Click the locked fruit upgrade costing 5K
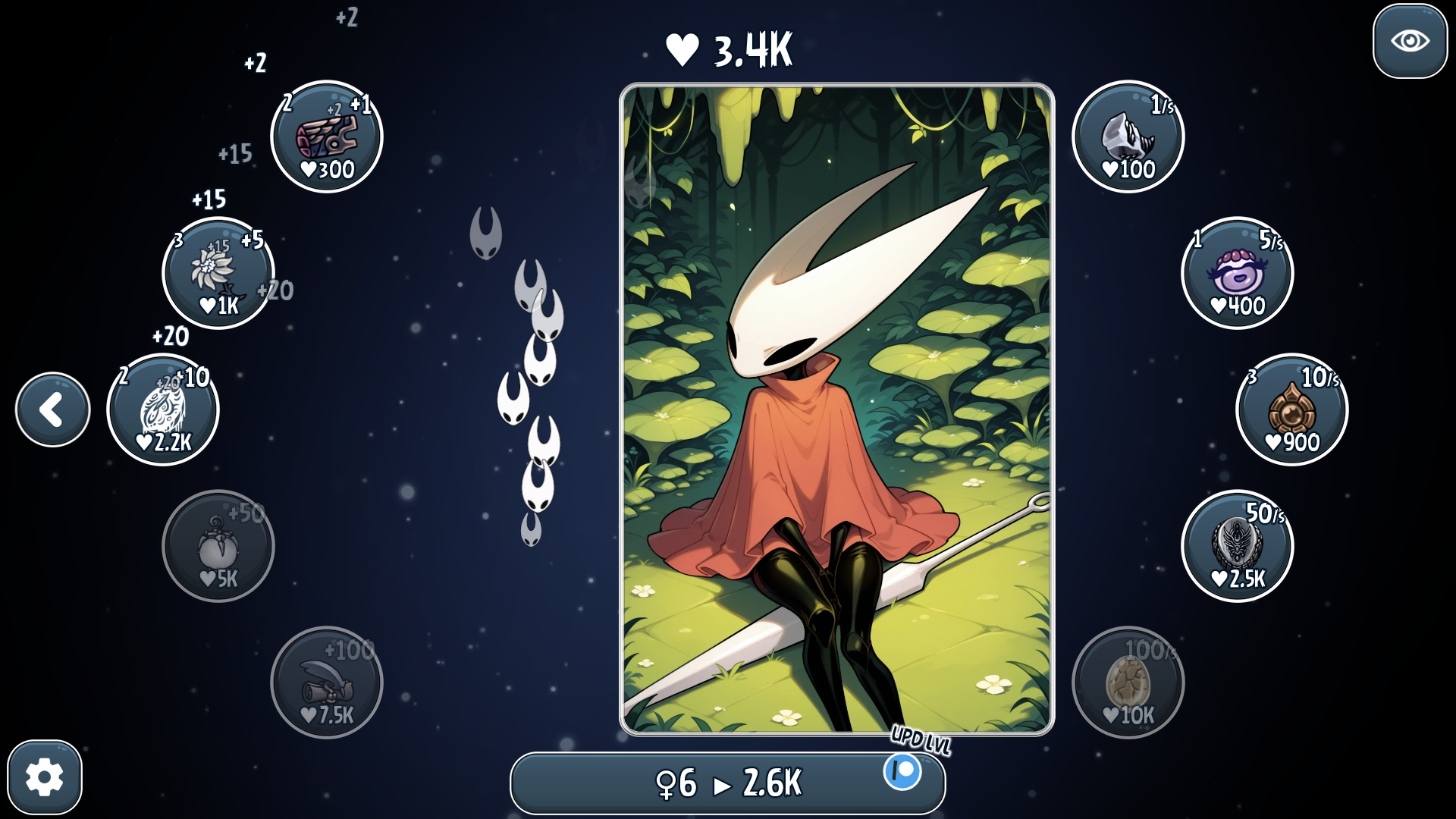The width and height of the screenshot is (1456, 819). pyautogui.click(x=218, y=548)
